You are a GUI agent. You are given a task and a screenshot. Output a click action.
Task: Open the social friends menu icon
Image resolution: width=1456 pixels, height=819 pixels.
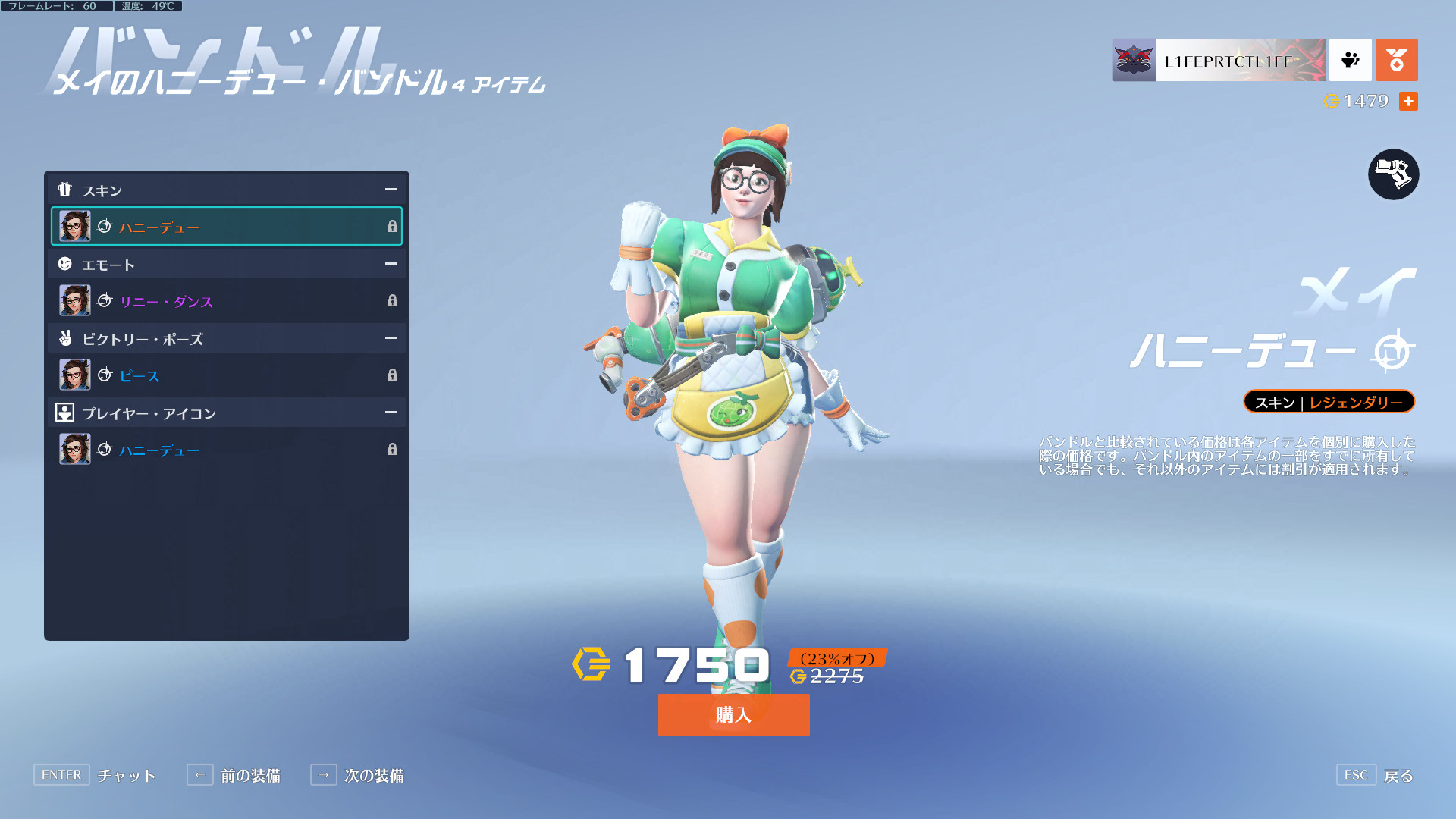1350,60
